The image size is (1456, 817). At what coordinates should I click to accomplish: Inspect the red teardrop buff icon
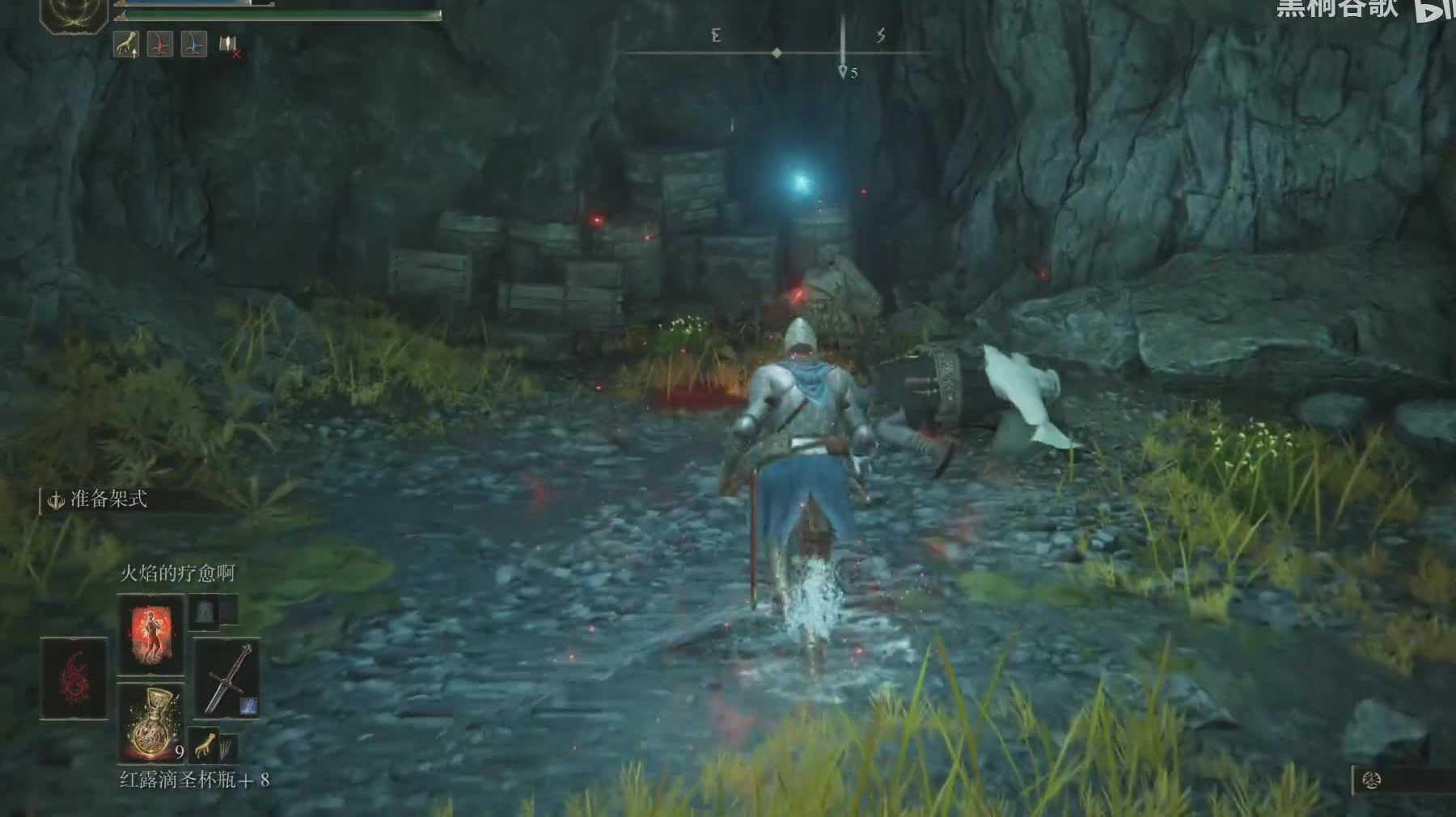point(159,44)
